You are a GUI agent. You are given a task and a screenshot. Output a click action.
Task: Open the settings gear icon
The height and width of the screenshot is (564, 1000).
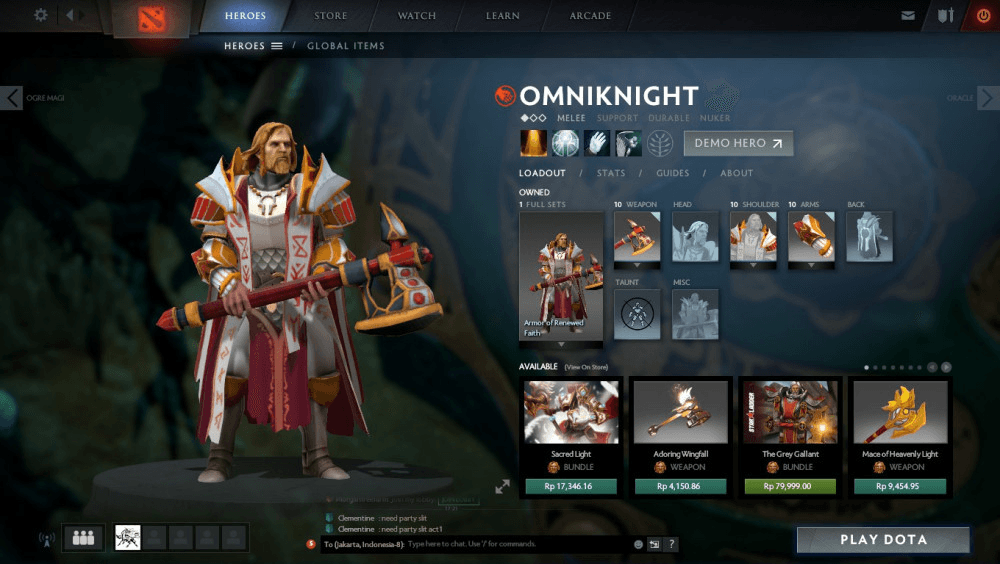coord(41,15)
